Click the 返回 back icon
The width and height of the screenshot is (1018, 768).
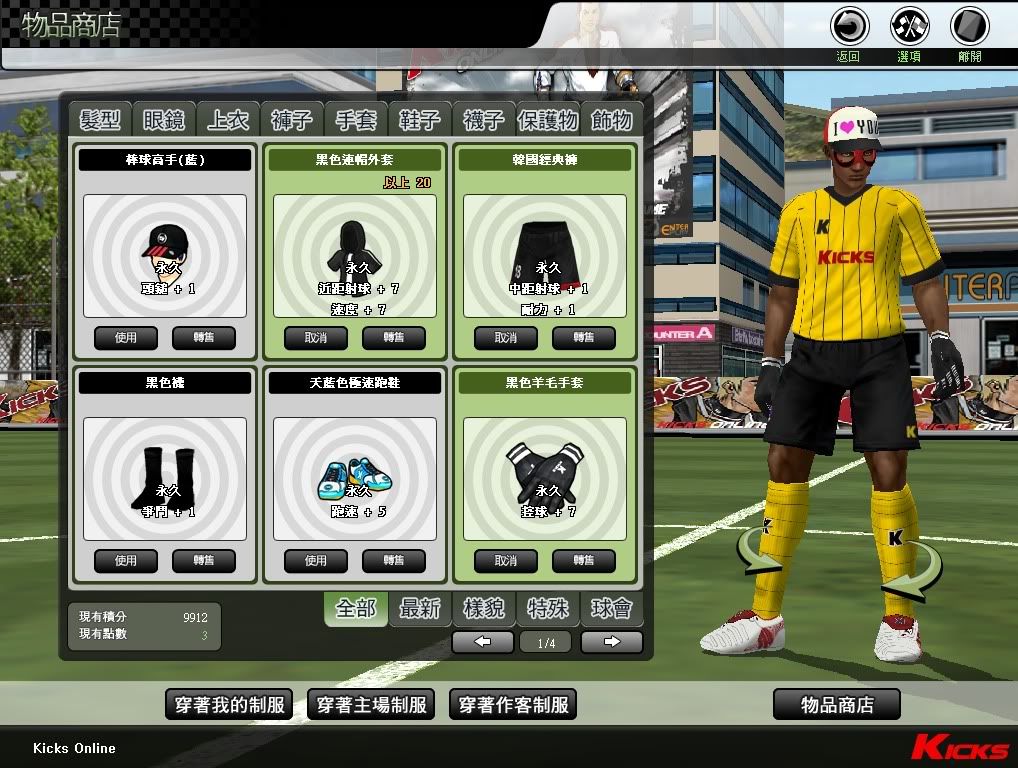pos(849,27)
